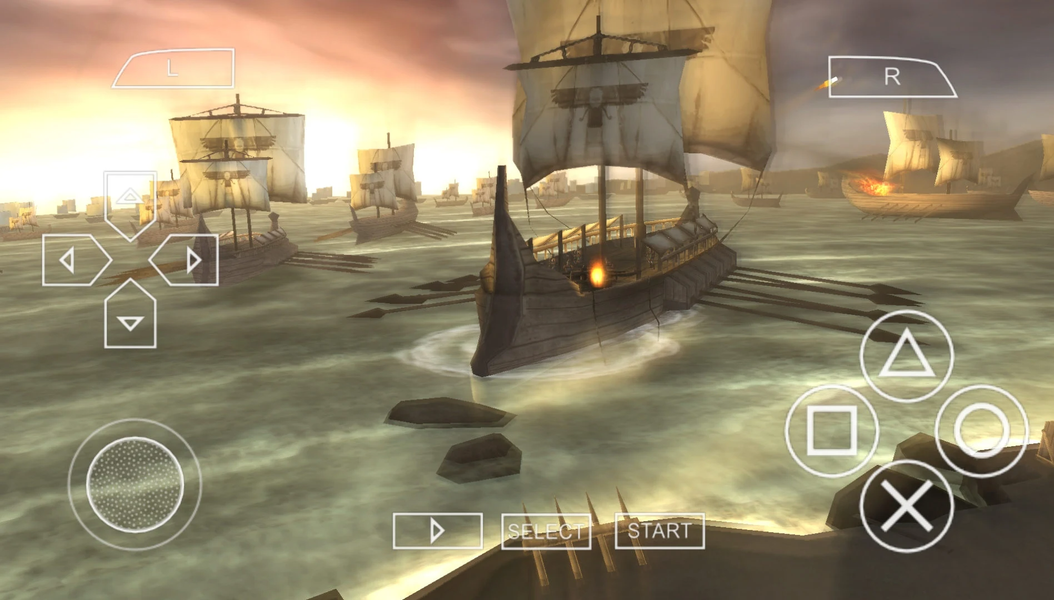Tap the D-pad right arrow
This screenshot has width=1054, height=600.
tap(188, 261)
